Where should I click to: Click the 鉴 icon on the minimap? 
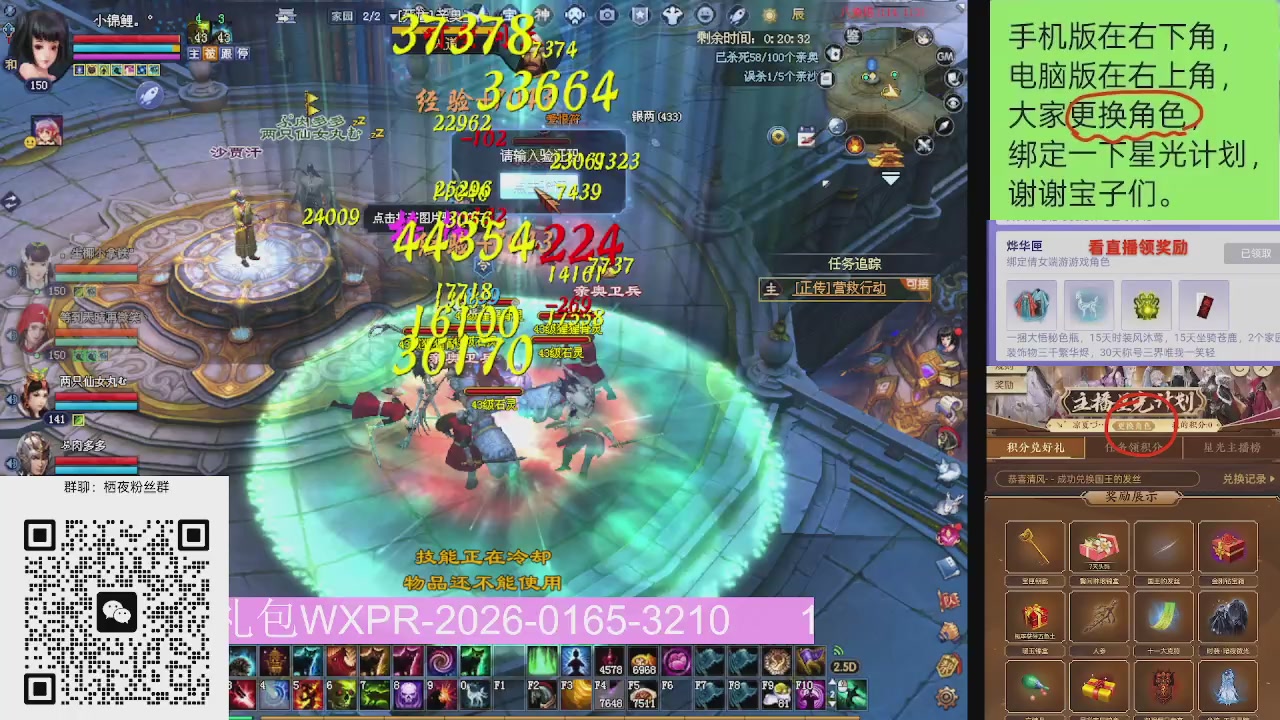tap(853, 36)
